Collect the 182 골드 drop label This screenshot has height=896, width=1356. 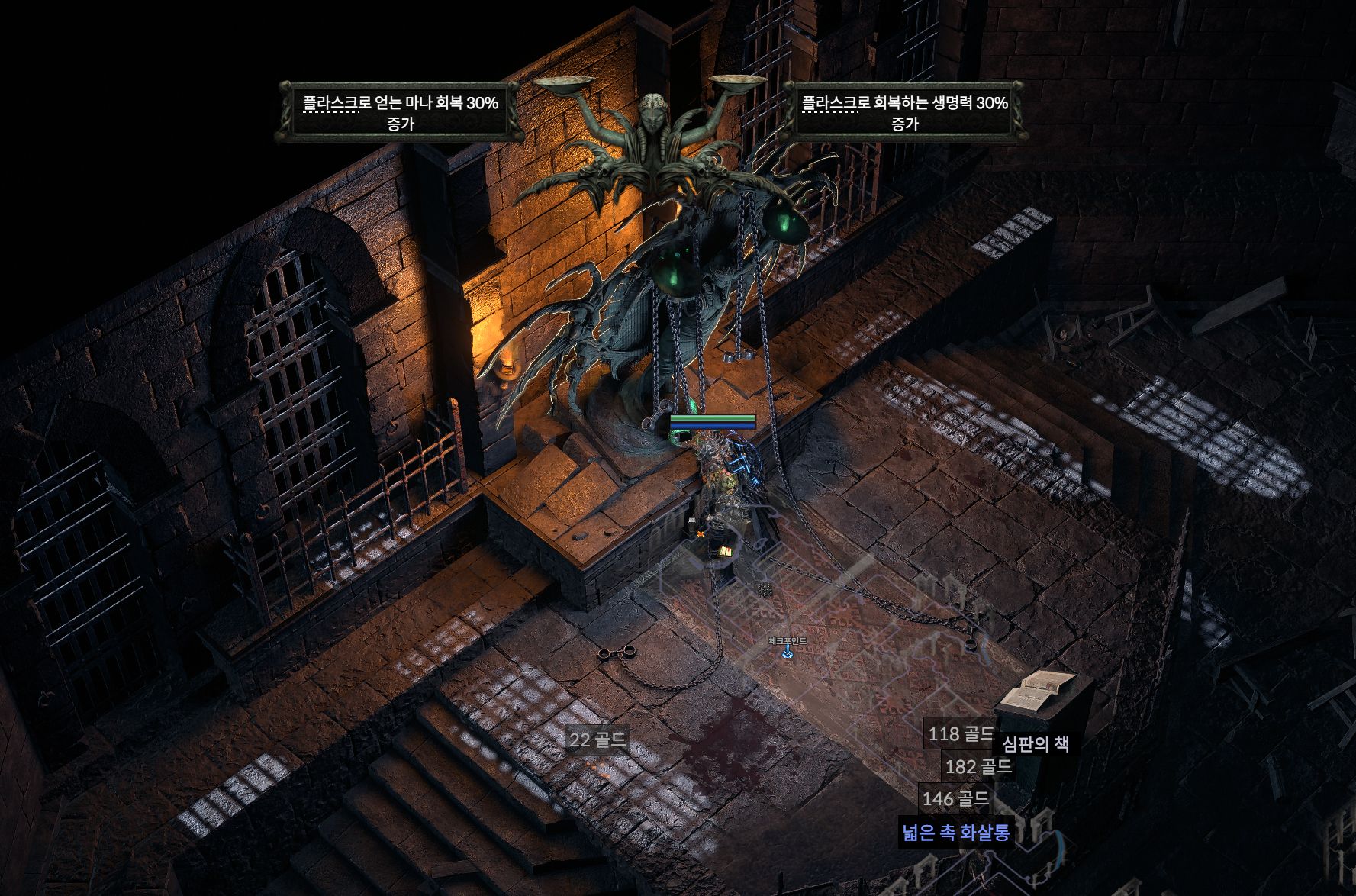click(978, 766)
